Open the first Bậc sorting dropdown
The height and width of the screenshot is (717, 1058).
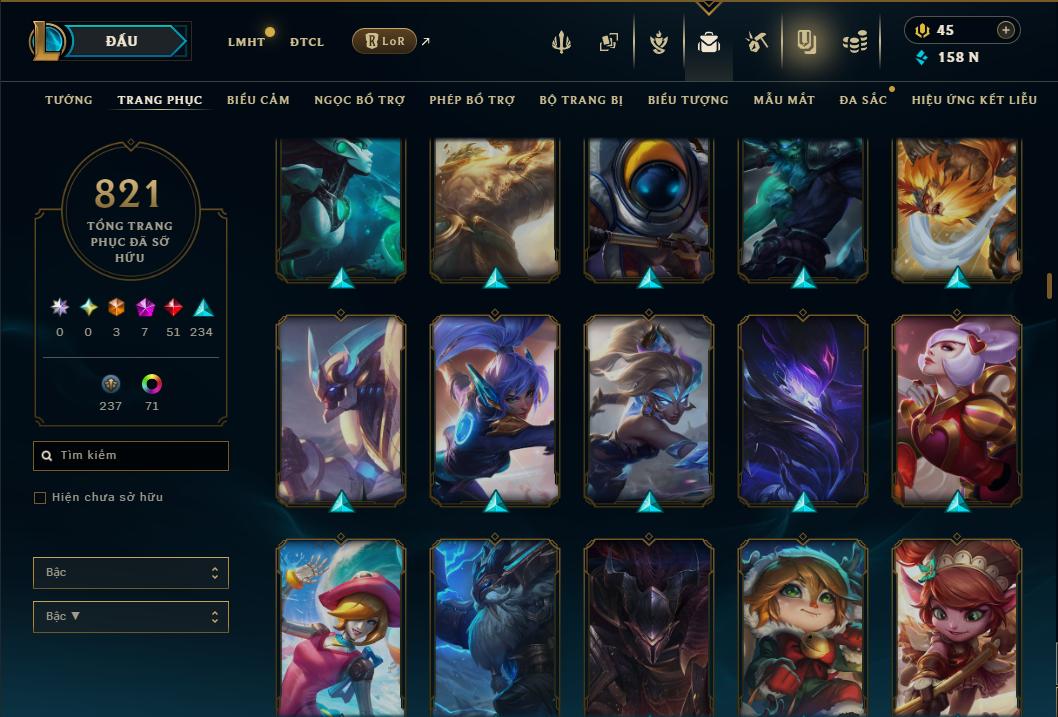(x=131, y=573)
